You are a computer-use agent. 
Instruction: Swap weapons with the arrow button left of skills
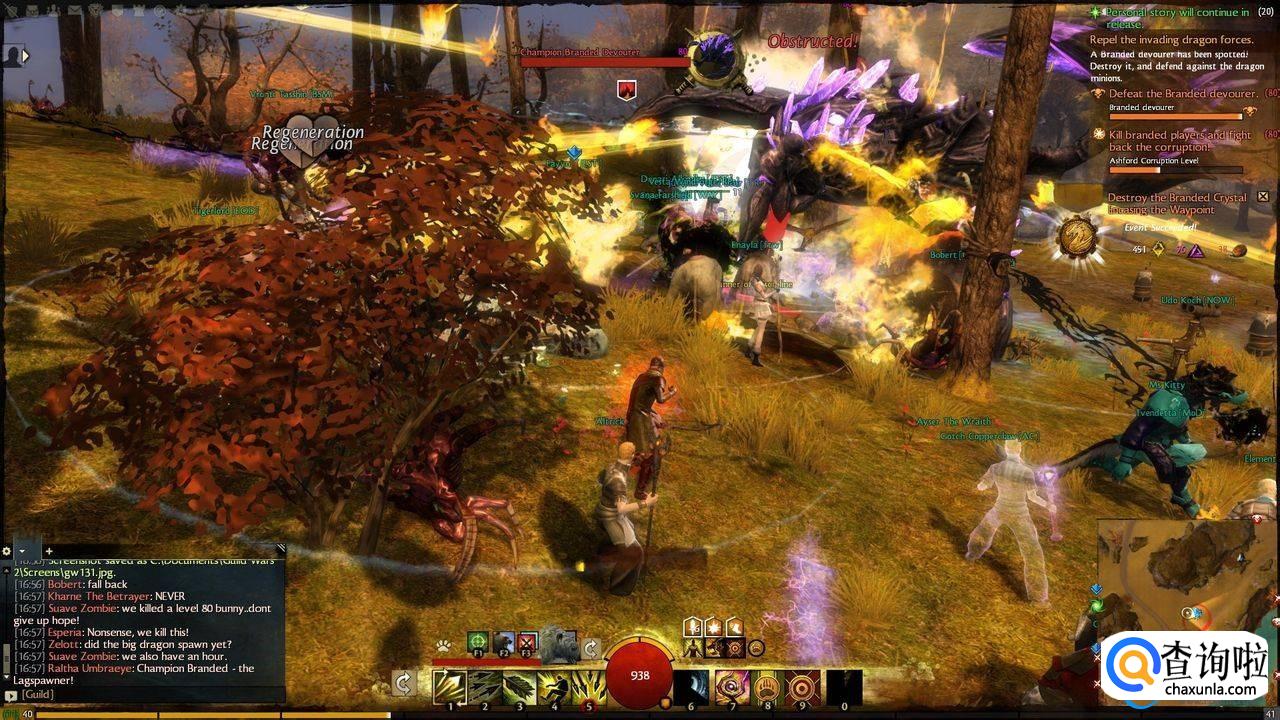[x=404, y=683]
